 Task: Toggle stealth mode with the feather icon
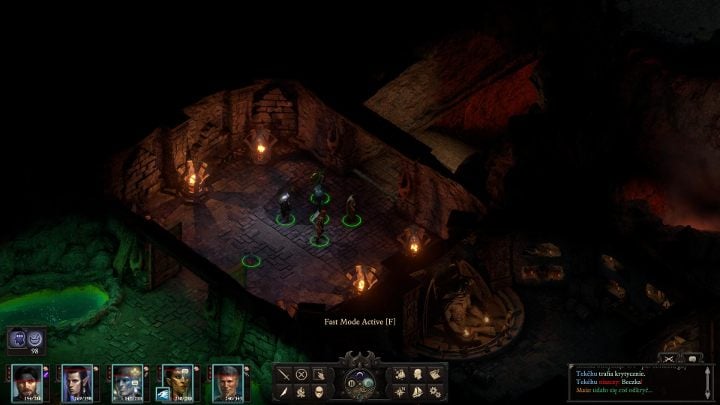pos(284,391)
